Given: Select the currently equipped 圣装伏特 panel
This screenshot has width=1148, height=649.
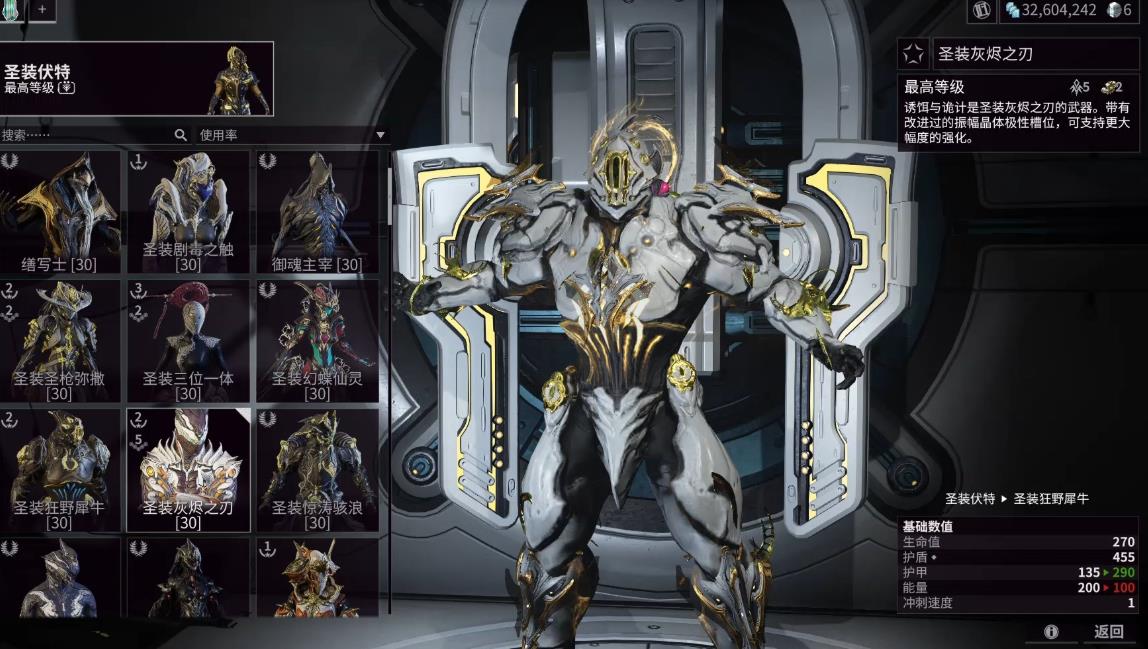Looking at the screenshot, I should tap(137, 79).
